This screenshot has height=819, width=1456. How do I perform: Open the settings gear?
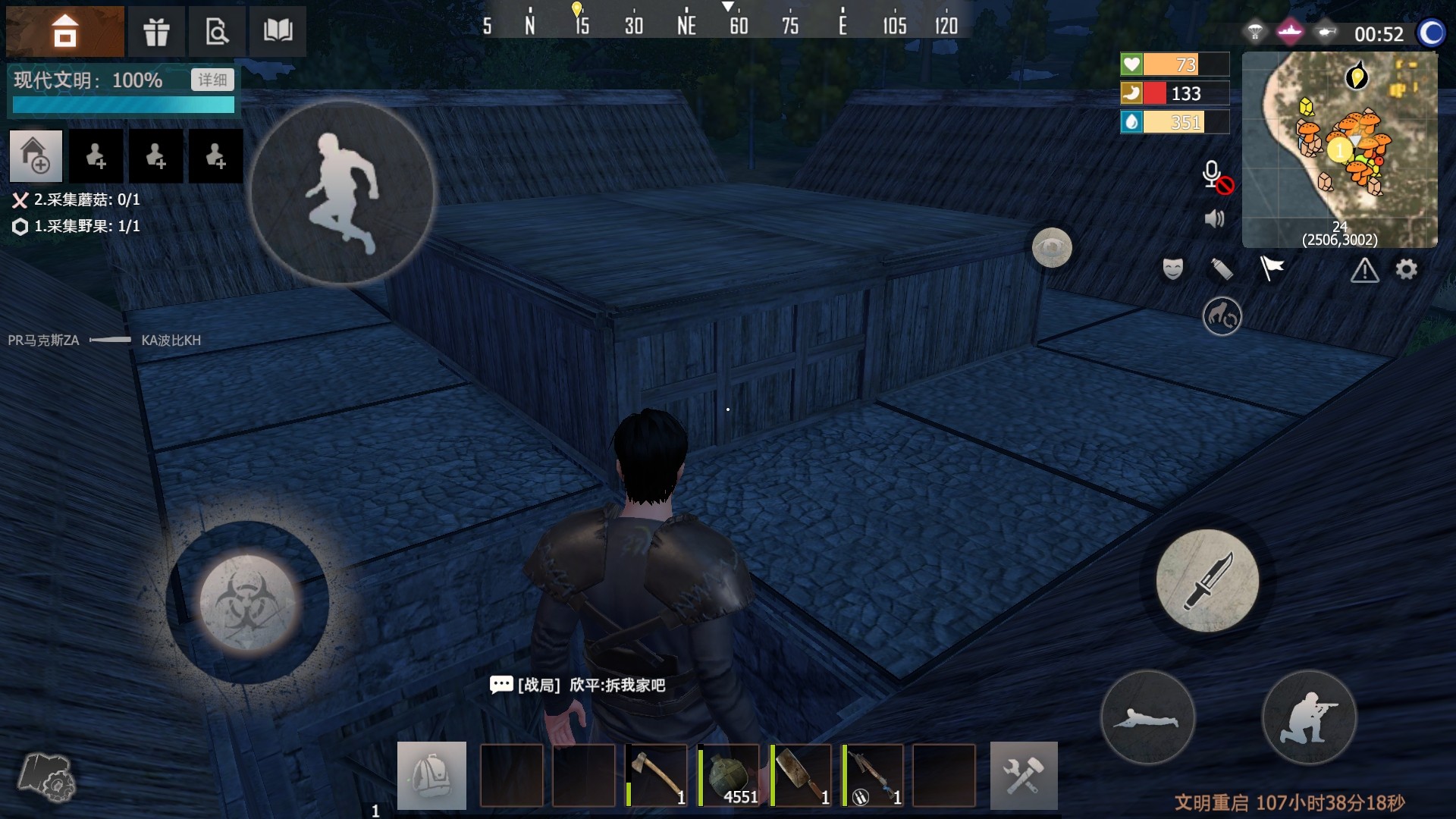pos(1406,269)
